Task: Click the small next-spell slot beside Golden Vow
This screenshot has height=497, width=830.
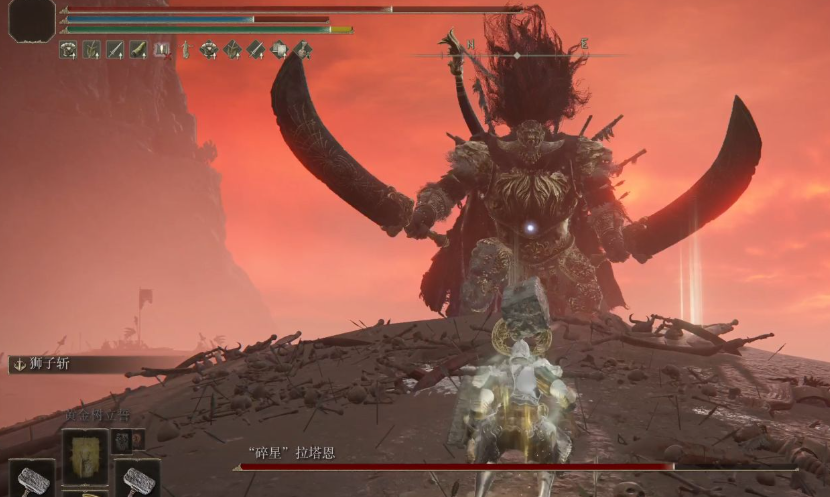Action: (x=122, y=440)
